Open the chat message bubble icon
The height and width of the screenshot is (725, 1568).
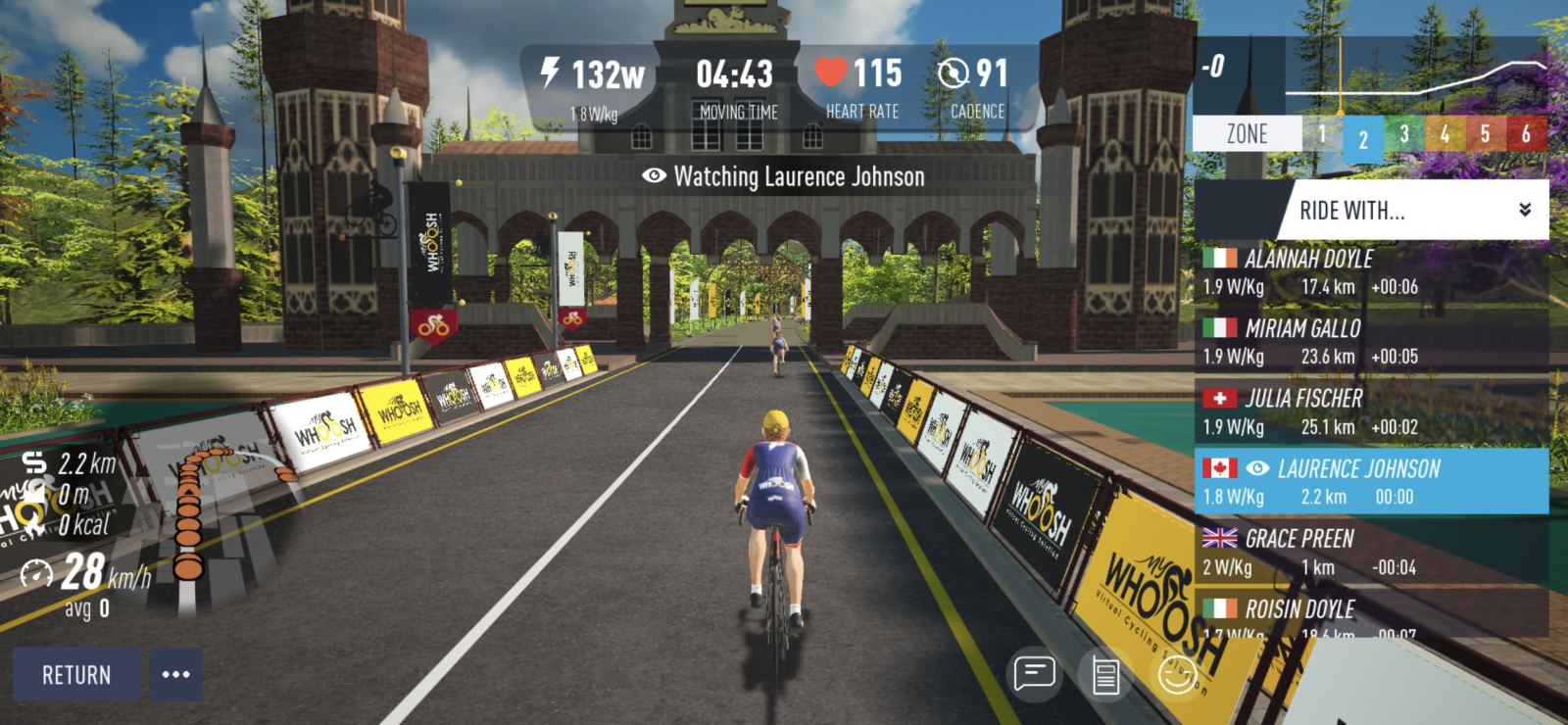click(x=1035, y=674)
